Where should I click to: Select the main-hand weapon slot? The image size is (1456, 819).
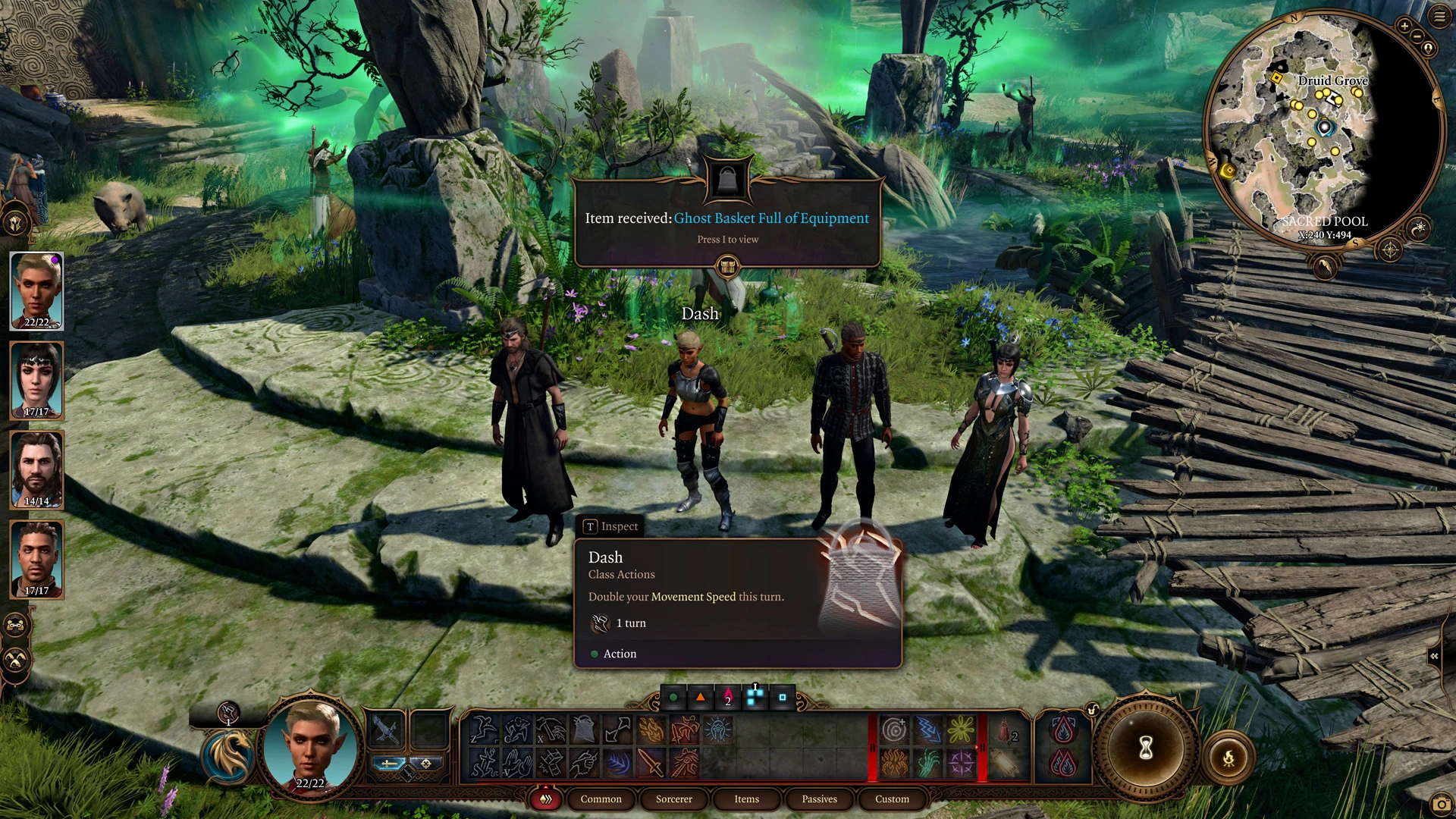point(386,730)
